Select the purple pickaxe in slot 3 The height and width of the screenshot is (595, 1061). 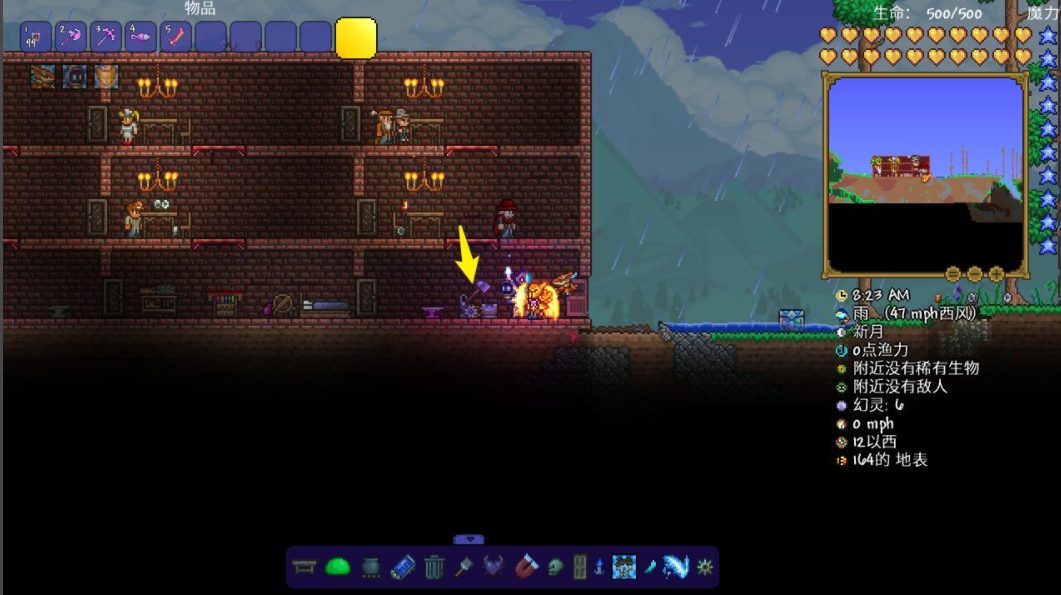tap(106, 38)
